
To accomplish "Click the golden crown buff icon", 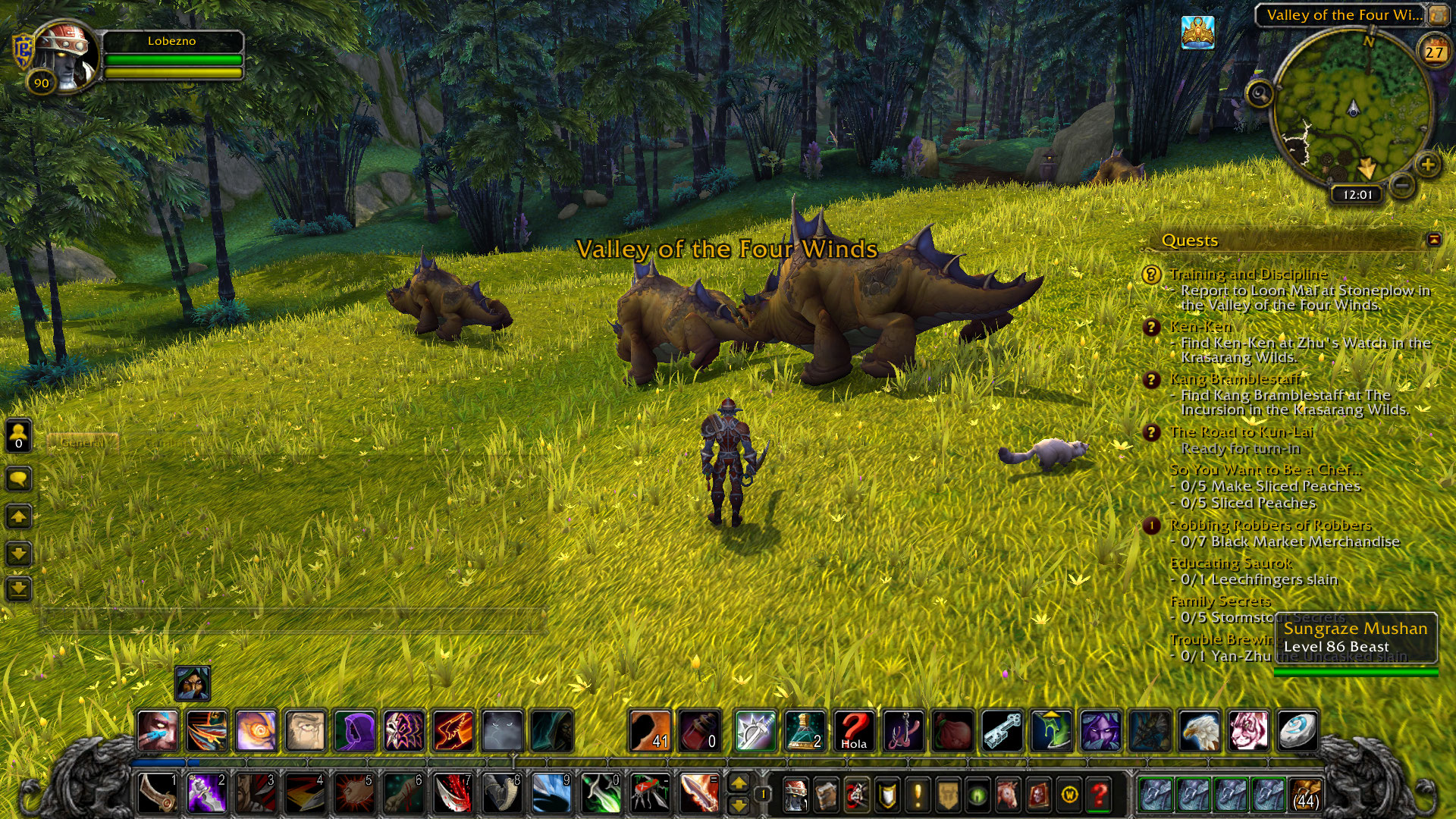I will tap(1197, 33).
